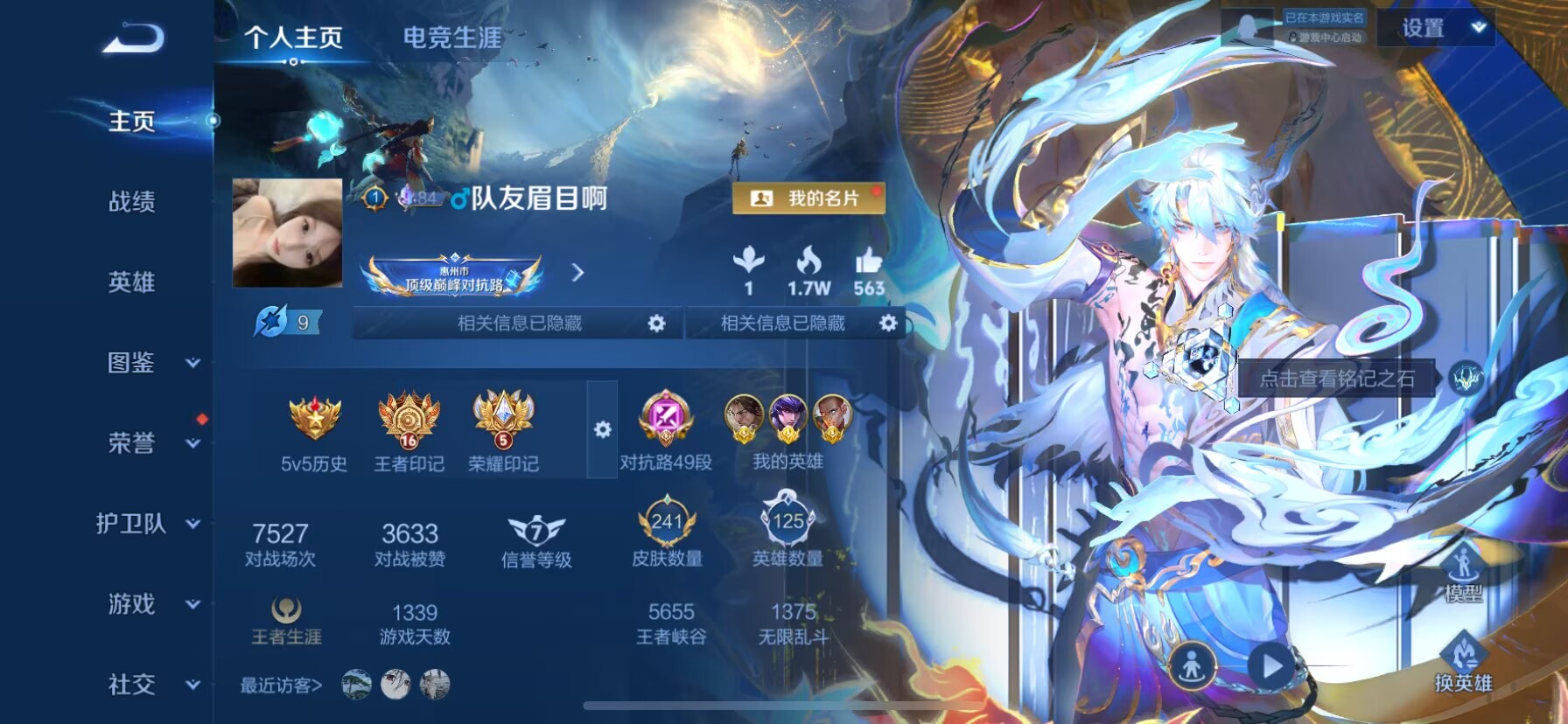This screenshot has height=724, width=1568.
Task: Select 战绩 in the left sidebar
Action: pyautogui.click(x=133, y=203)
